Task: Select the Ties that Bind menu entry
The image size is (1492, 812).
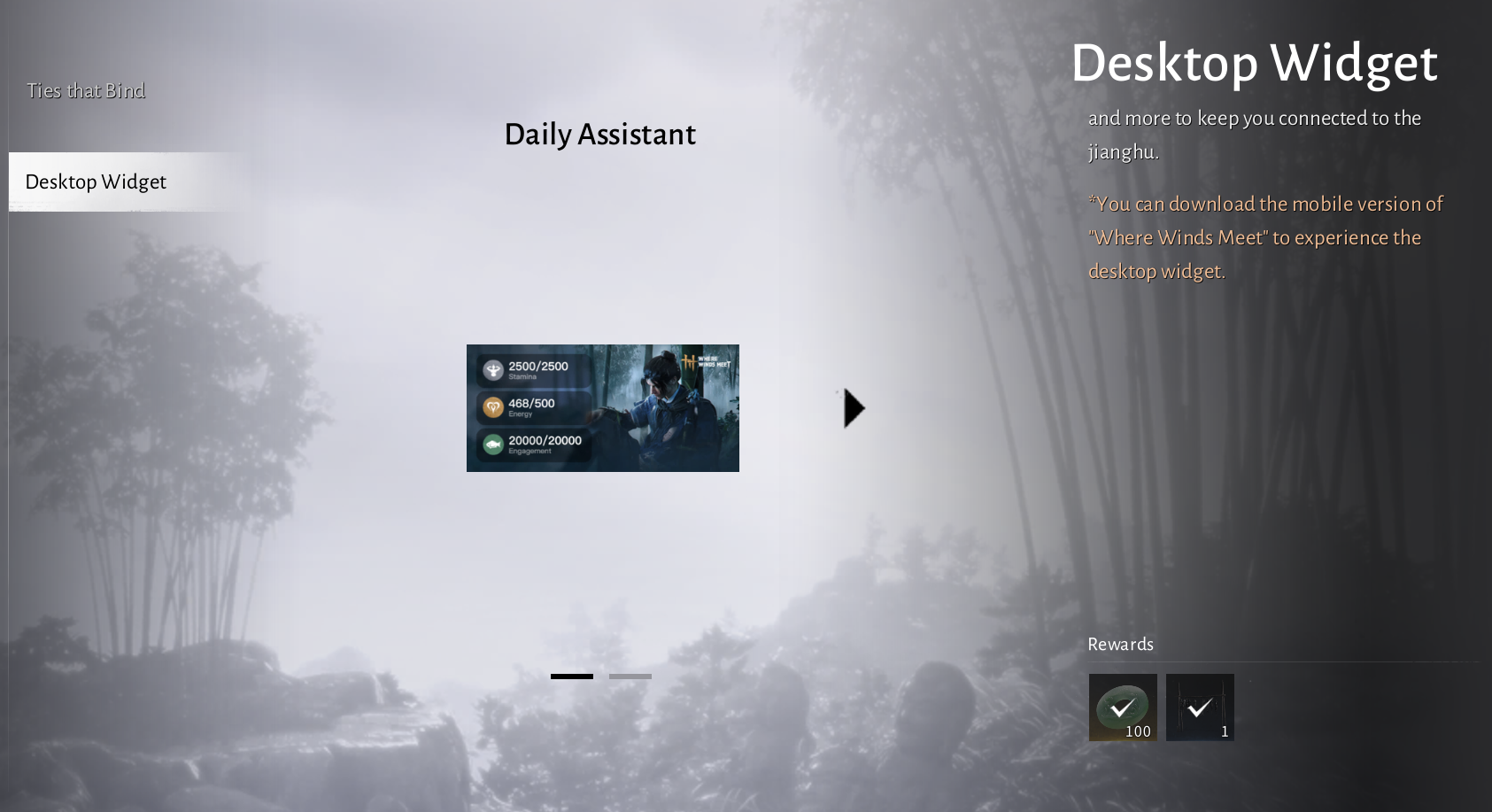Action: [86, 89]
